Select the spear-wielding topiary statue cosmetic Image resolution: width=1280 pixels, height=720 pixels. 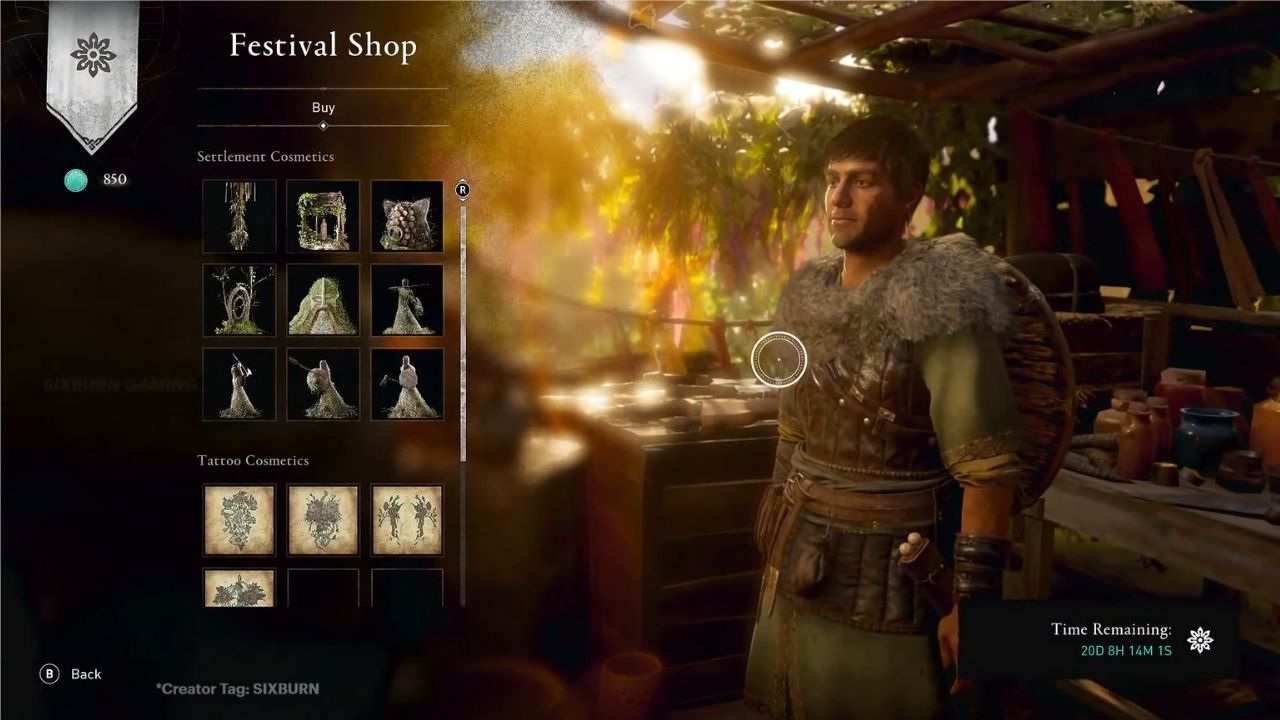click(407, 299)
